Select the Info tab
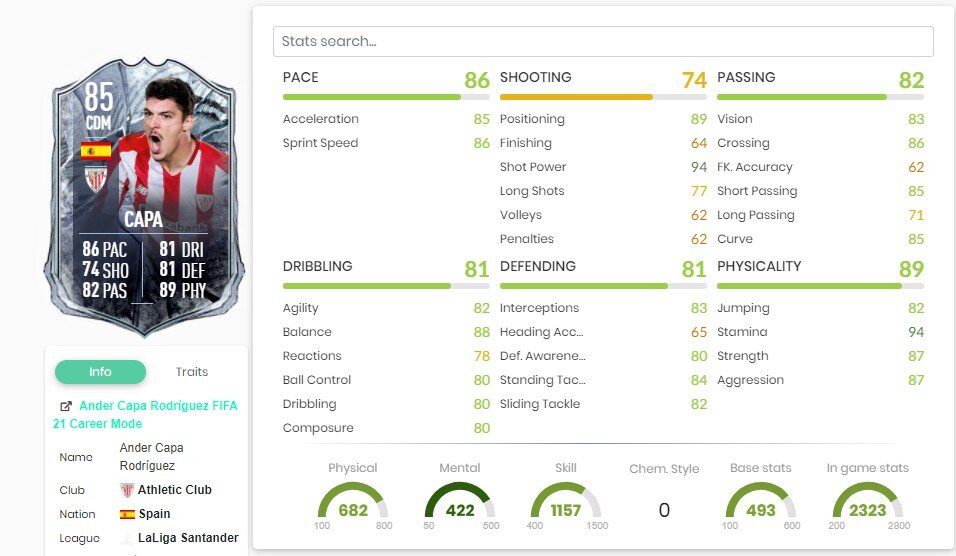This screenshot has width=956, height=556. click(x=100, y=372)
